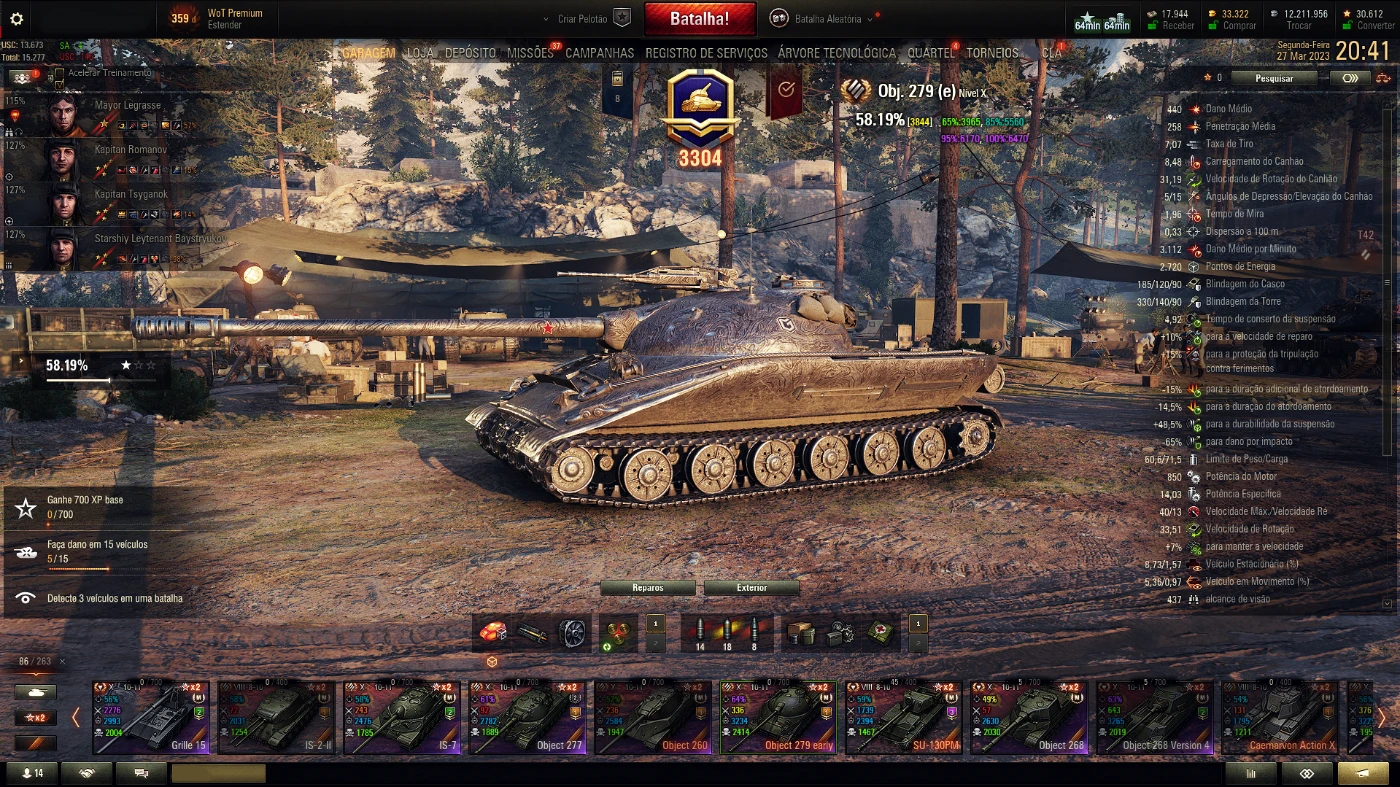Click the referral handshake icon in bottom bar
1400x787 pixels.
tap(88, 773)
